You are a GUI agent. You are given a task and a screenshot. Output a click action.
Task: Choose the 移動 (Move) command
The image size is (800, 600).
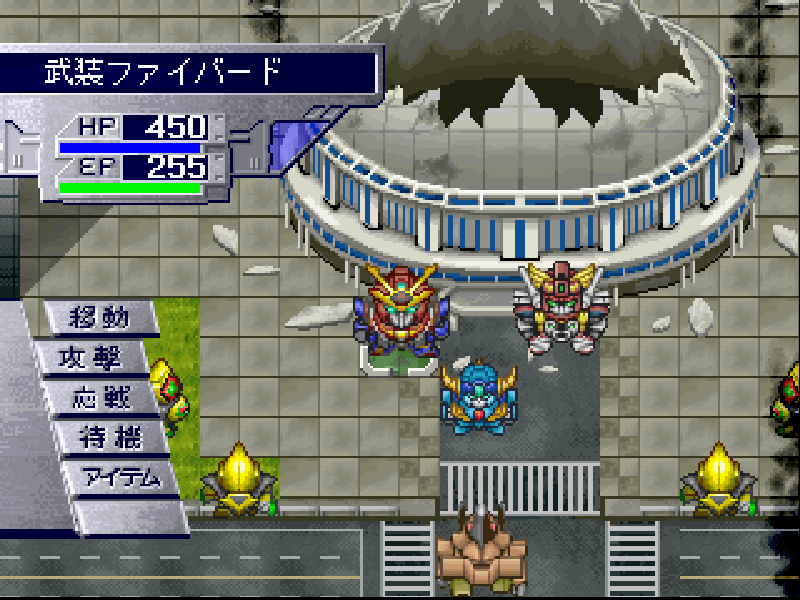click(x=100, y=319)
